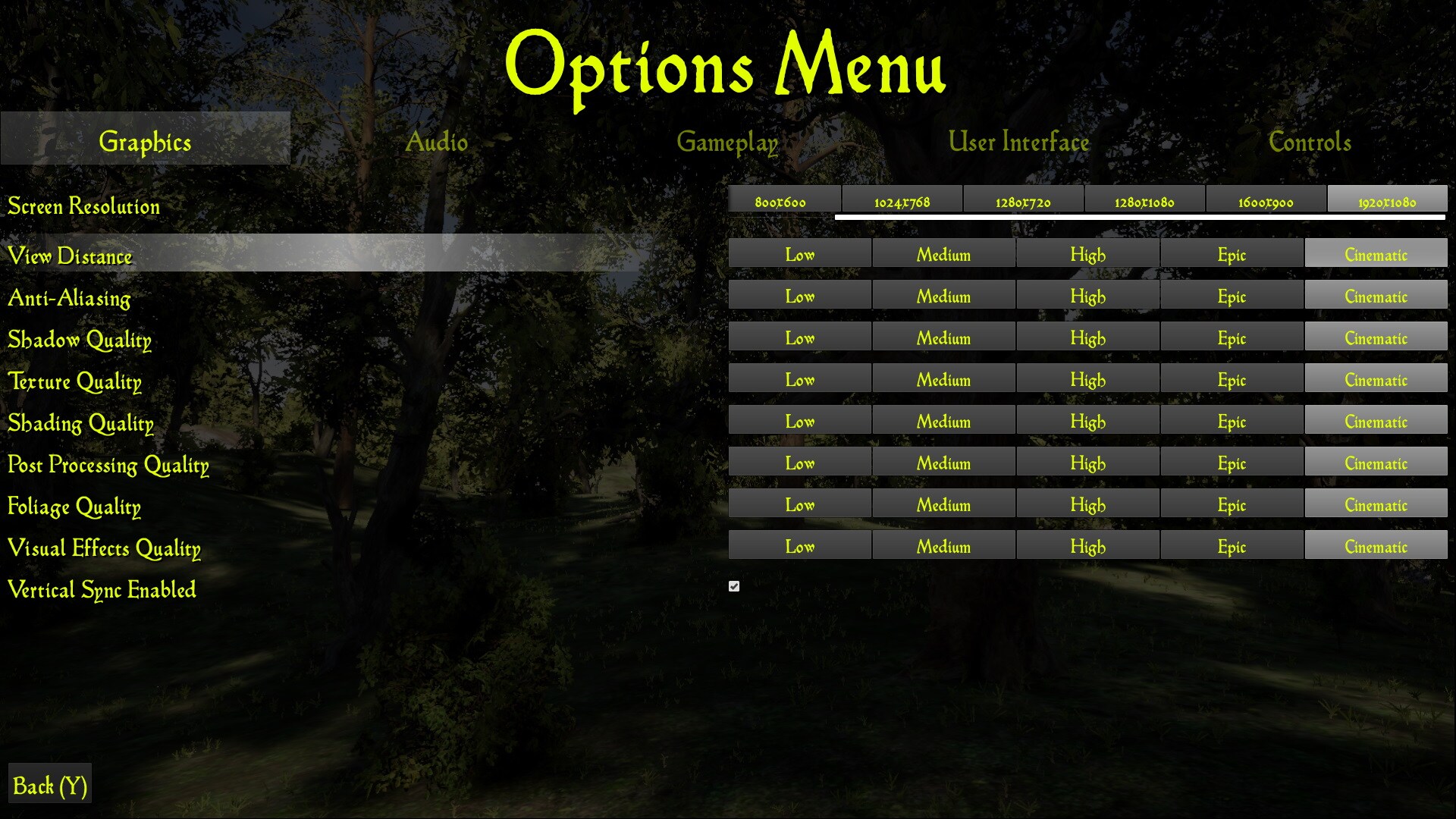The height and width of the screenshot is (819, 1456).
Task: Open the Controls tab
Action: pyautogui.click(x=1309, y=141)
